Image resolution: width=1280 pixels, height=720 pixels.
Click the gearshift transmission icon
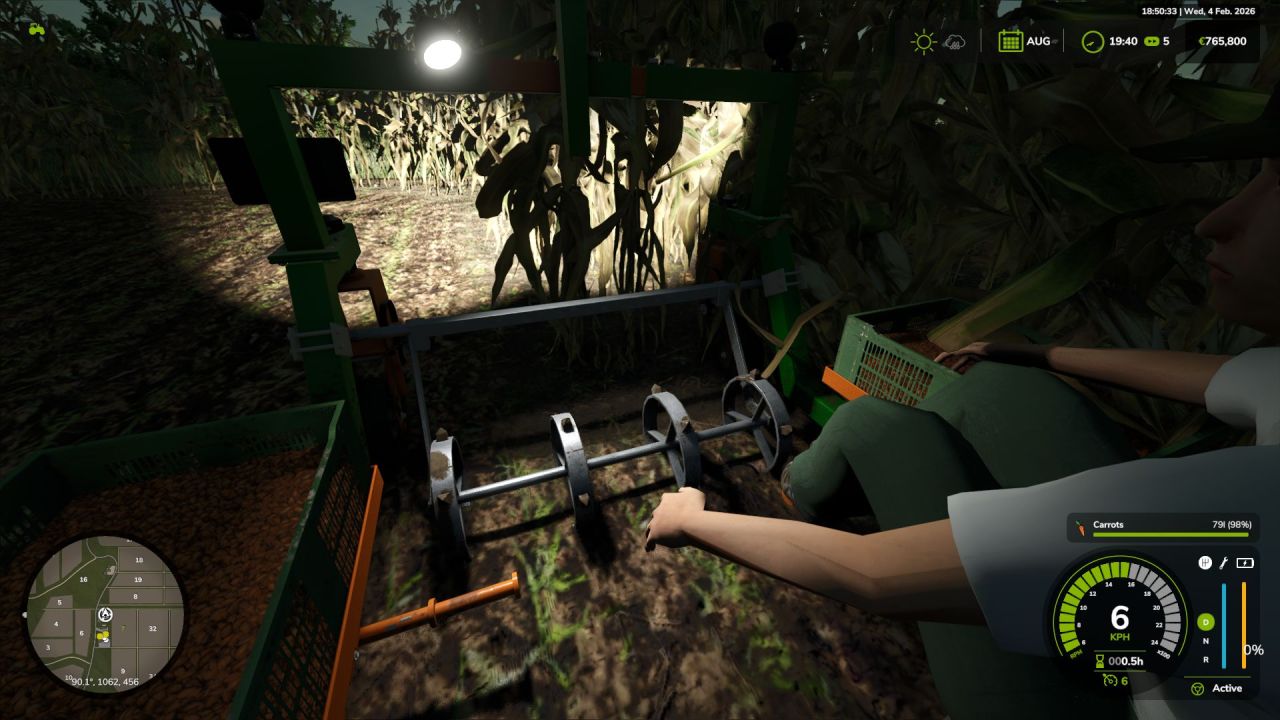point(1205,562)
